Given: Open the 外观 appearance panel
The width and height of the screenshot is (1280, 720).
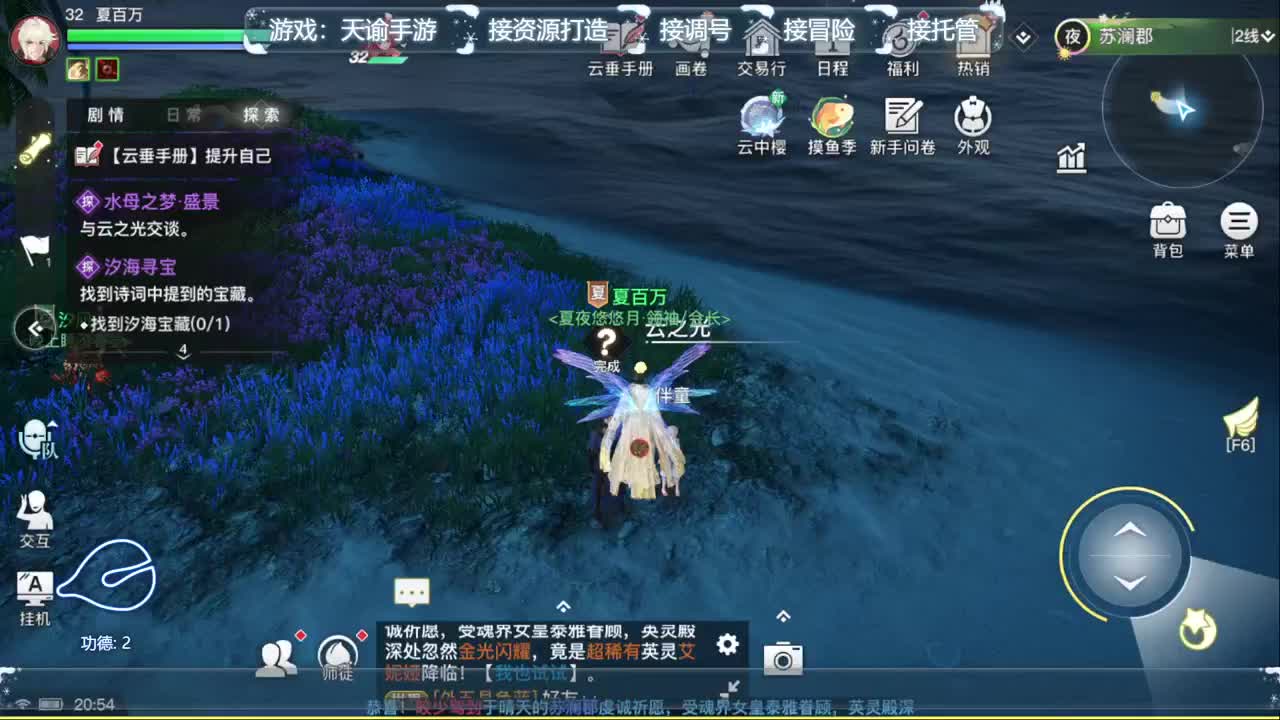Looking at the screenshot, I should (971, 122).
